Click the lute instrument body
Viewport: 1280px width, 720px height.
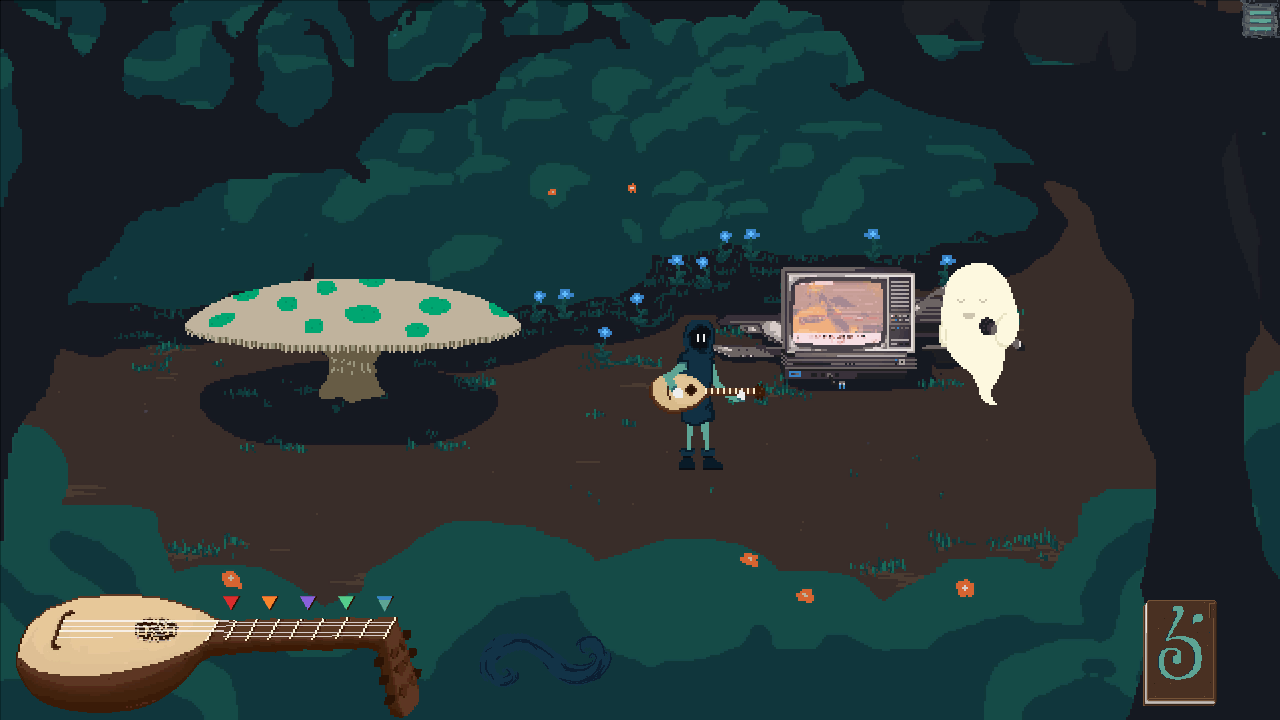click(x=110, y=650)
